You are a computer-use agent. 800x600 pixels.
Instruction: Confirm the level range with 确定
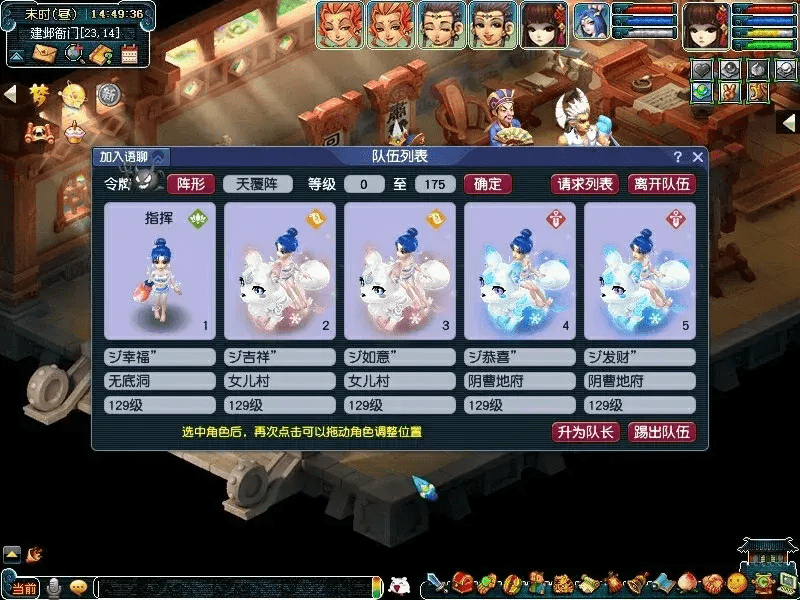489,184
